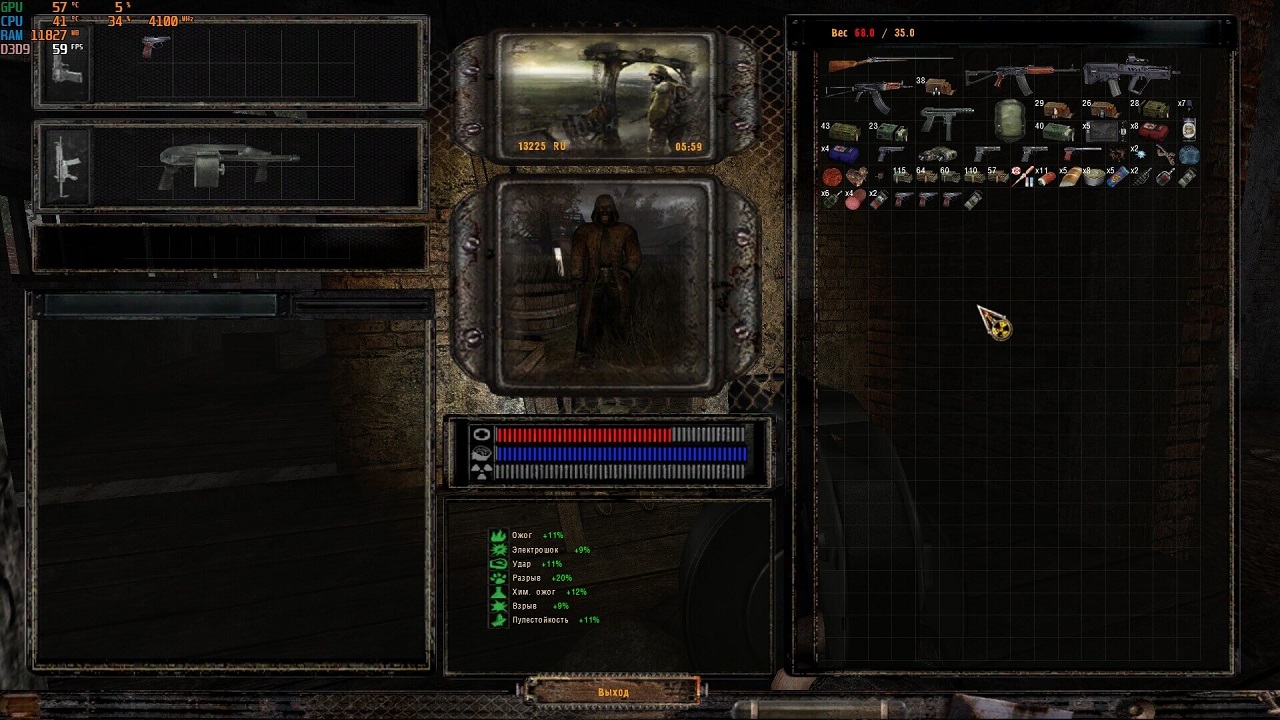This screenshot has width=1280, height=720.
Task: Choose the silenced pistol with red grip
Action: pos(1082,153)
